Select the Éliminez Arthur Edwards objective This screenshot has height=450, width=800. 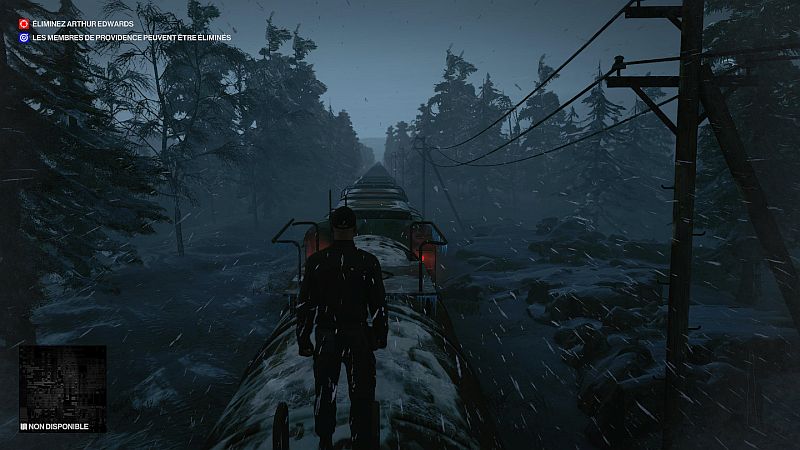click(x=84, y=23)
